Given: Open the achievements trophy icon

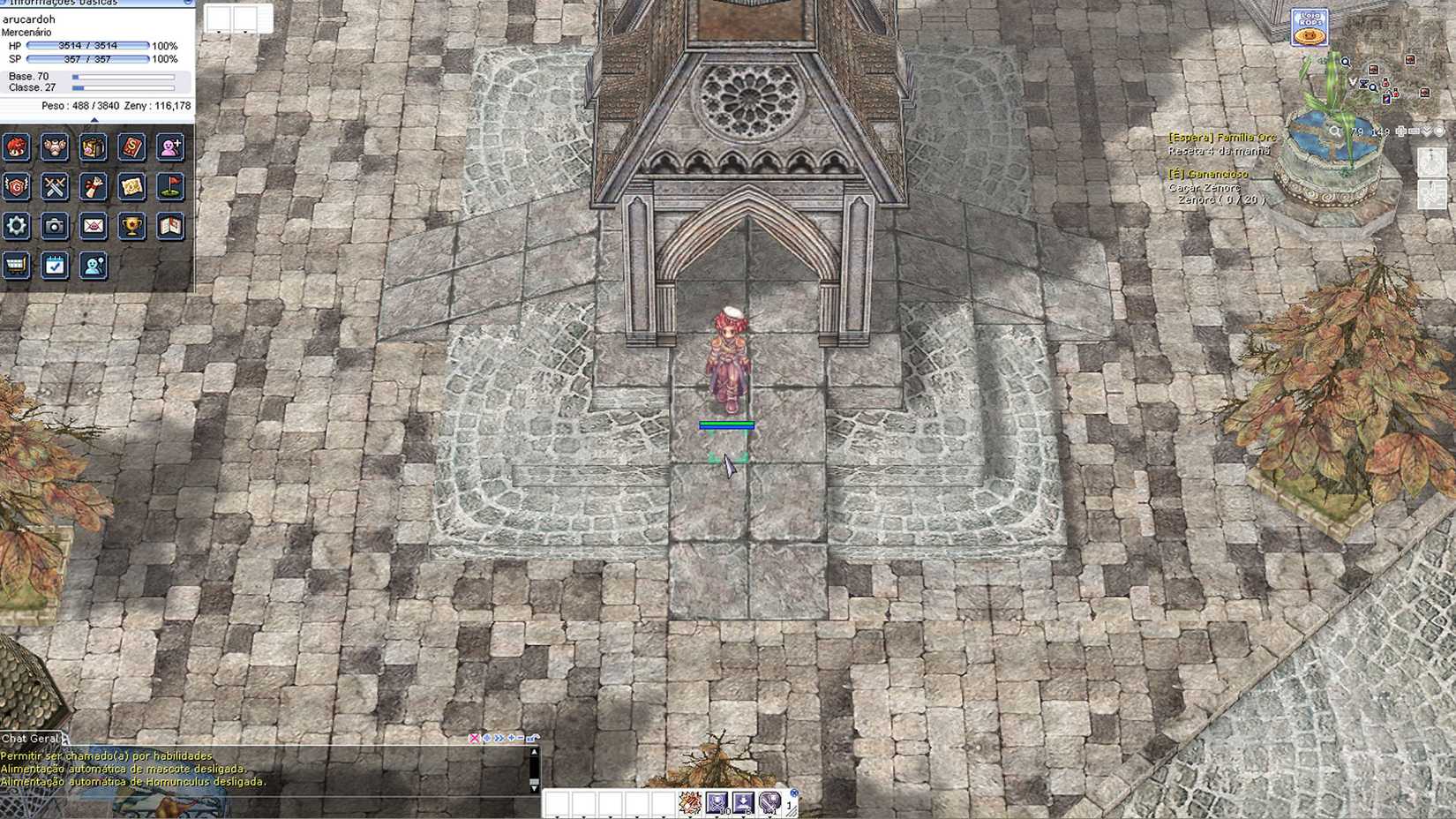Looking at the screenshot, I should (x=131, y=227).
